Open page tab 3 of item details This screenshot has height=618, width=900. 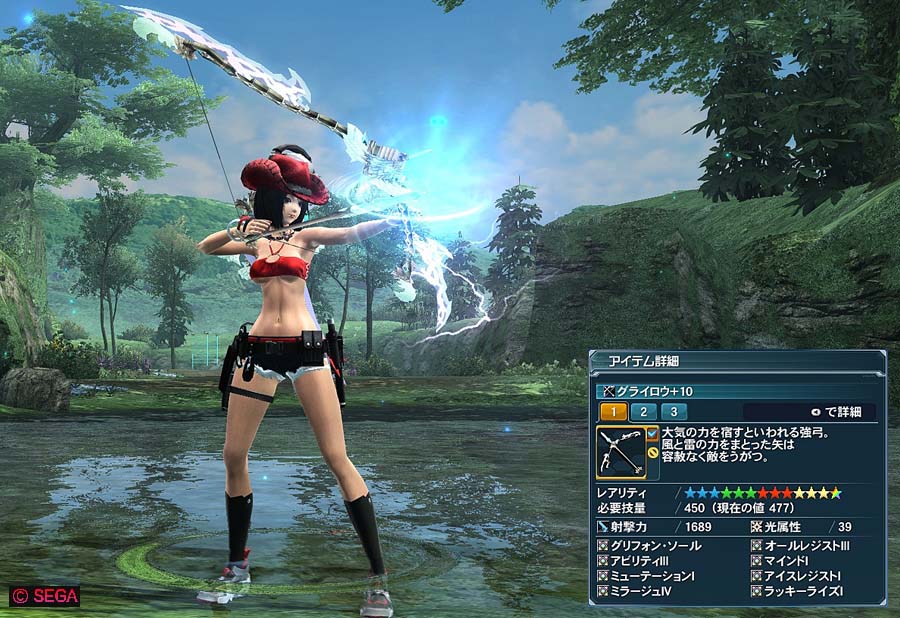673,412
